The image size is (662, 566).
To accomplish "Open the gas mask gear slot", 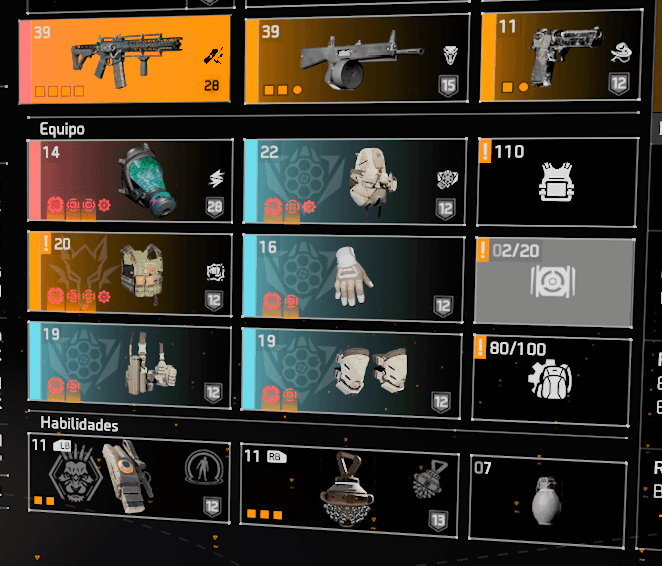I will point(132,181).
